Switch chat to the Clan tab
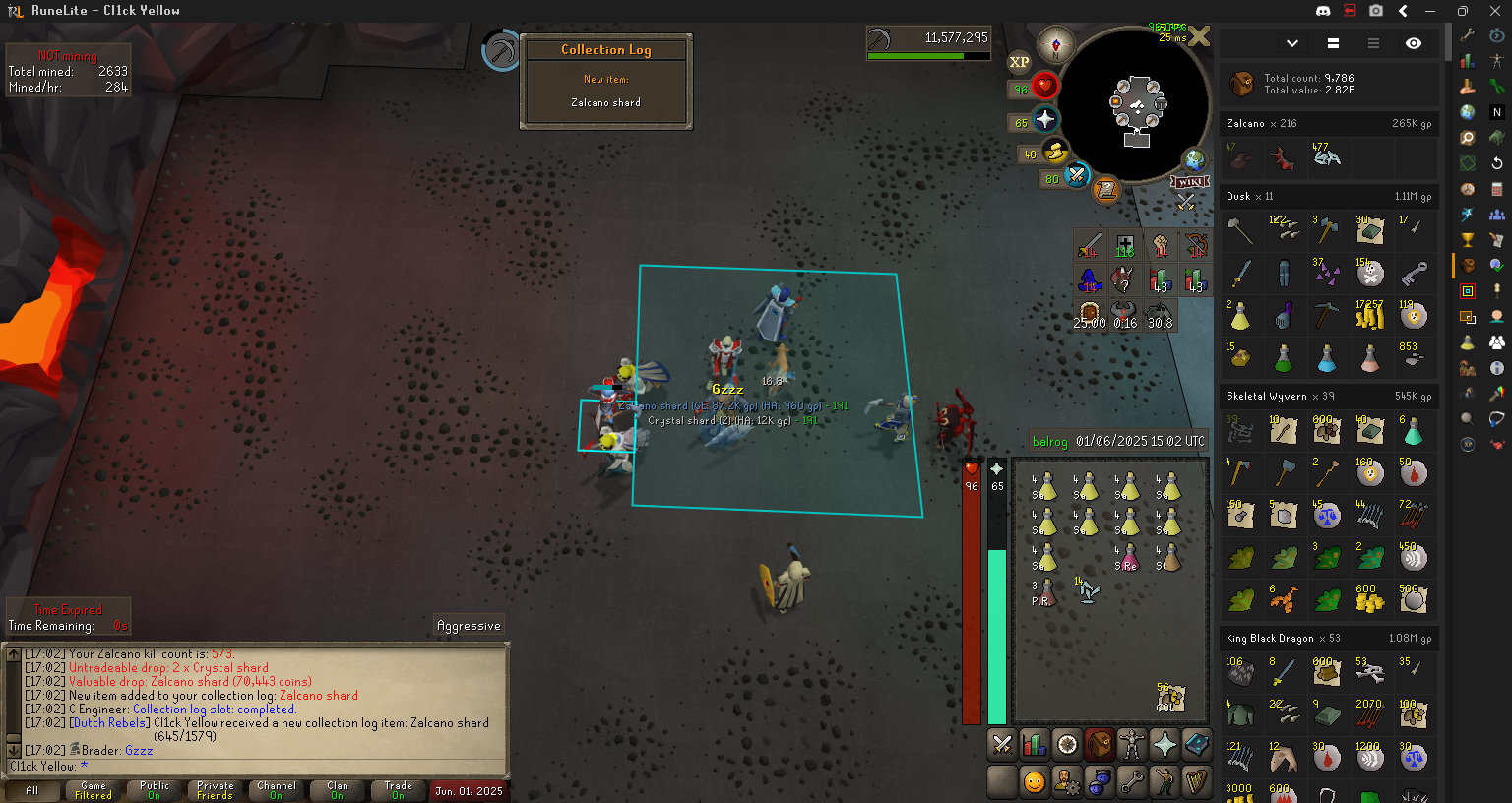The width and height of the screenshot is (1512, 803). [x=338, y=790]
